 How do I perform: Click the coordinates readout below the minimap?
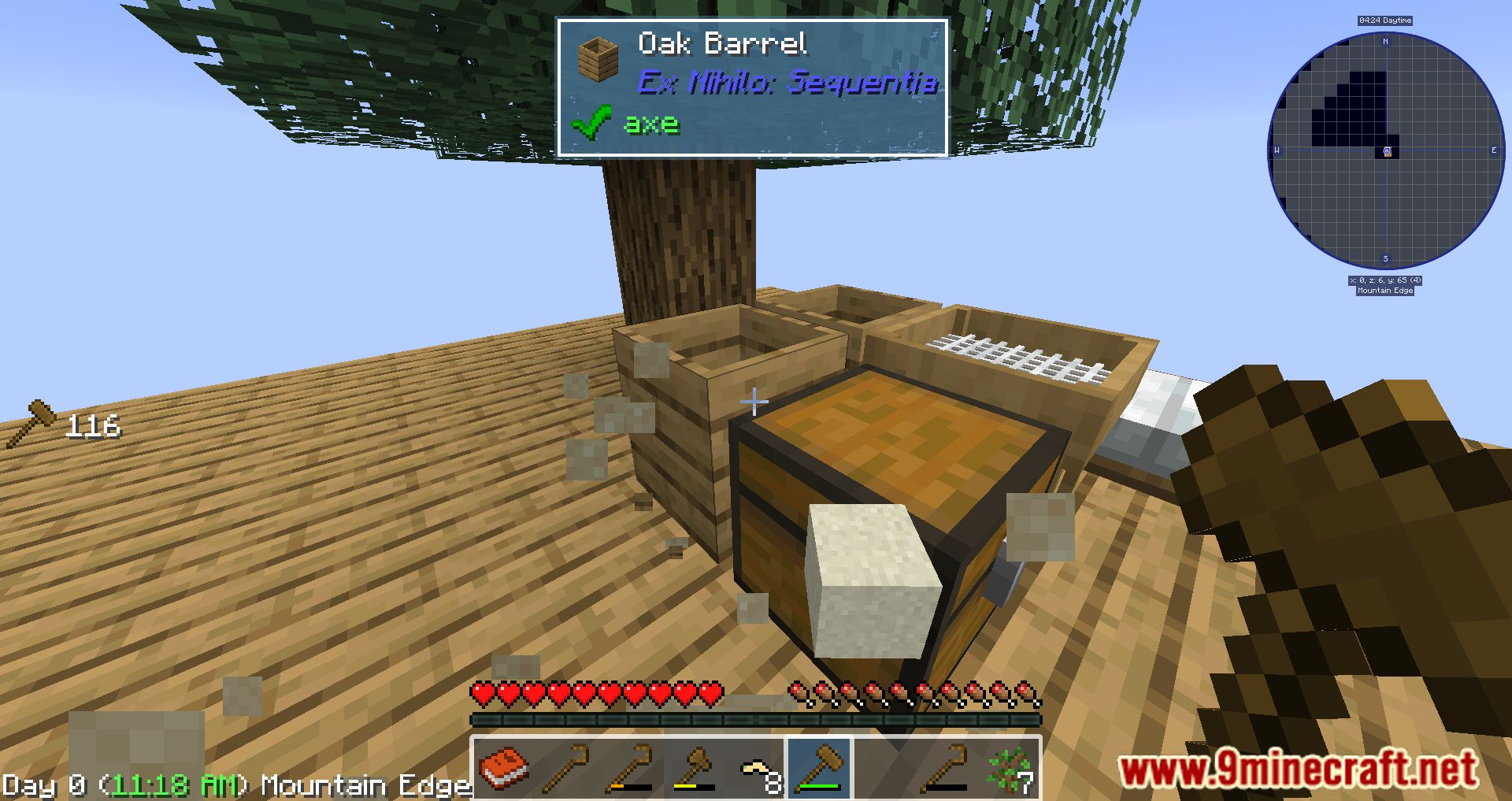click(1385, 280)
